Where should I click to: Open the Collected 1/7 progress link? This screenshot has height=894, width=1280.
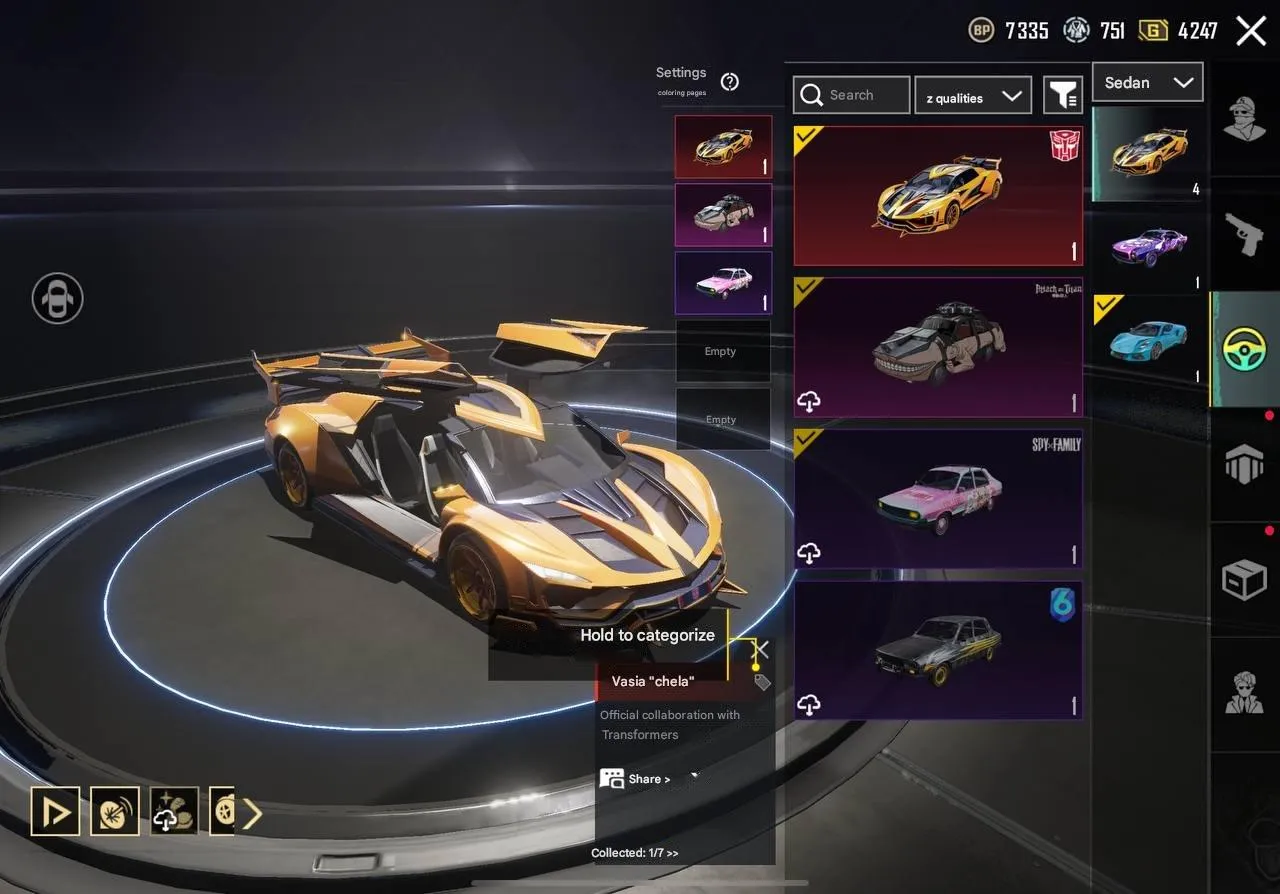pyautogui.click(x=635, y=853)
